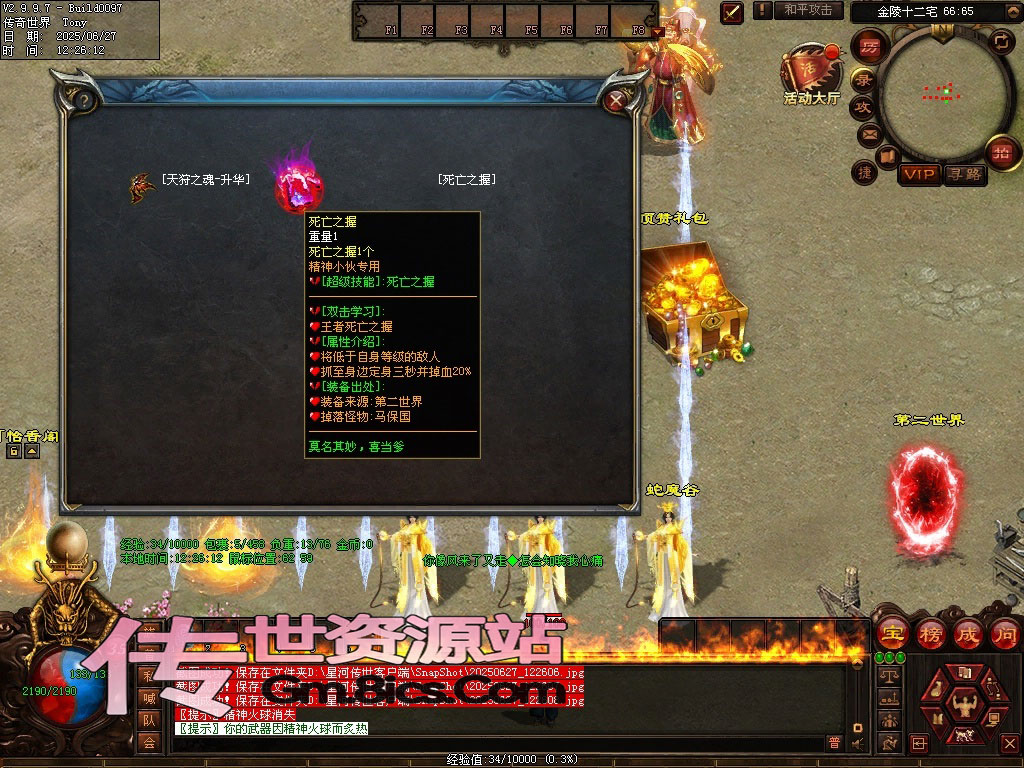Activate 寻路 pathfinding button

point(965,174)
